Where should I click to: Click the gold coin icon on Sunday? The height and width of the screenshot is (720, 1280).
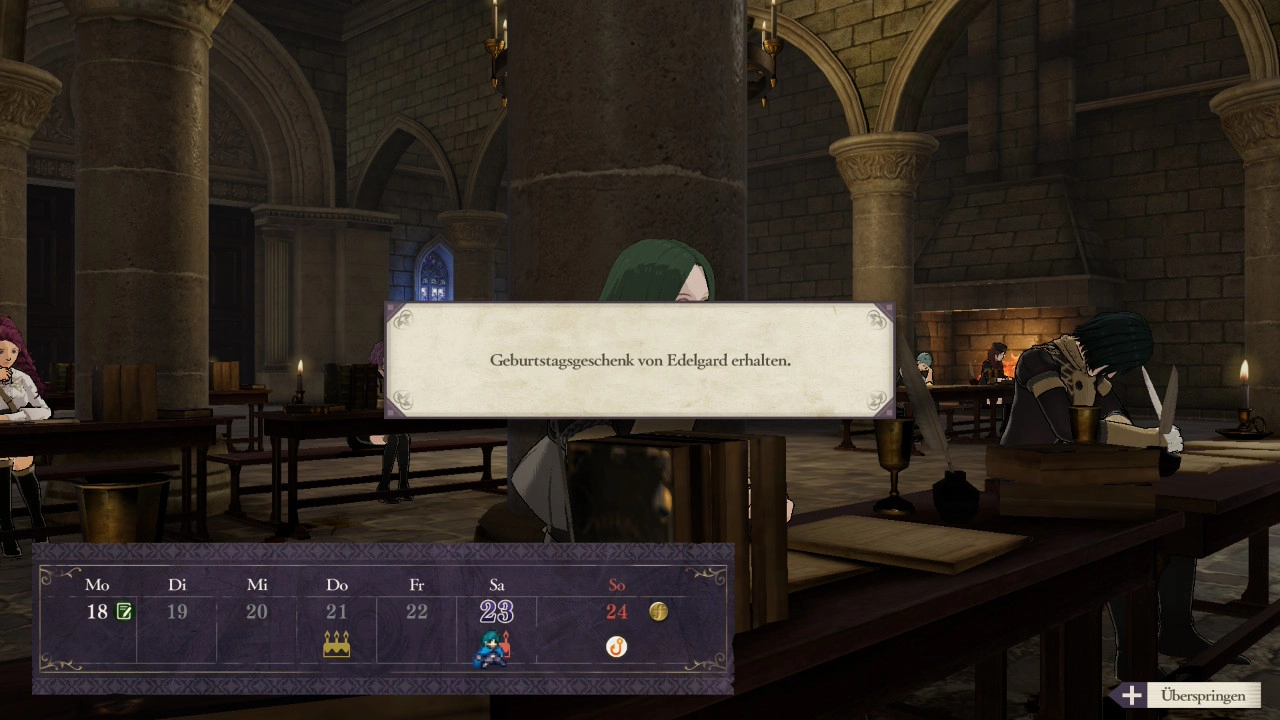point(658,611)
